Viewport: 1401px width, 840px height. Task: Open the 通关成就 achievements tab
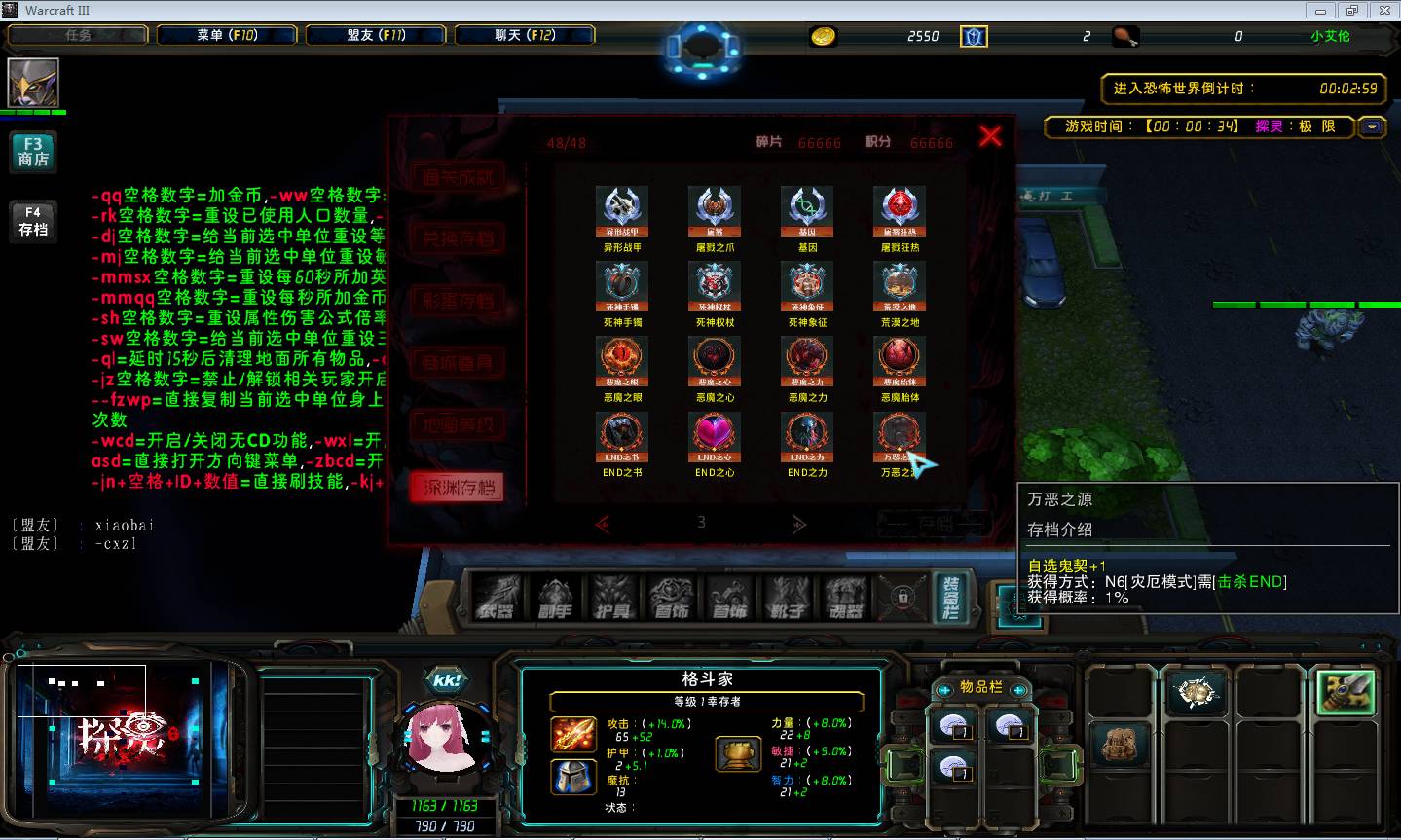pyautogui.click(x=458, y=177)
